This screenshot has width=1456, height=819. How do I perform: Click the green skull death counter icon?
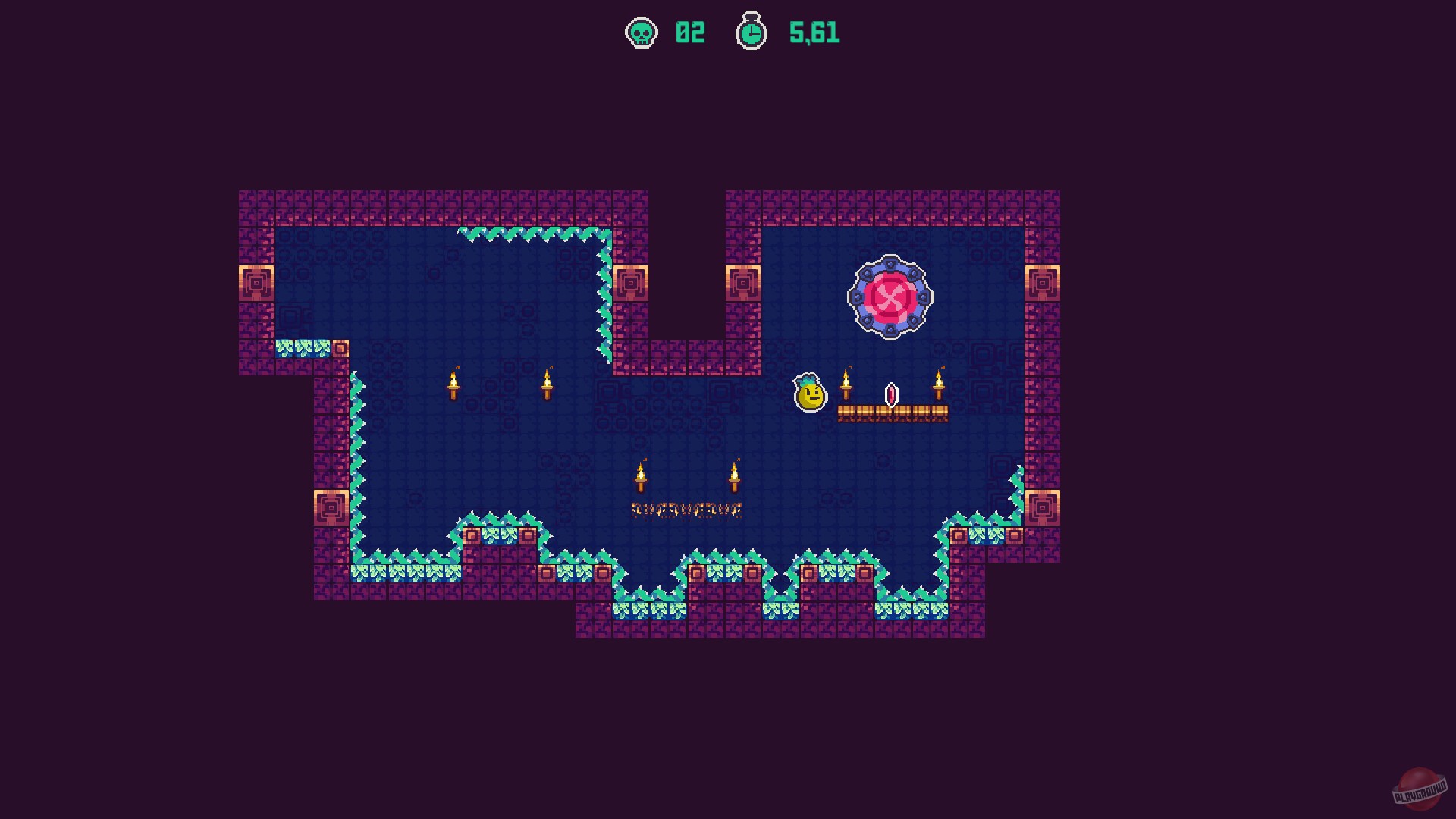pyautogui.click(x=641, y=33)
